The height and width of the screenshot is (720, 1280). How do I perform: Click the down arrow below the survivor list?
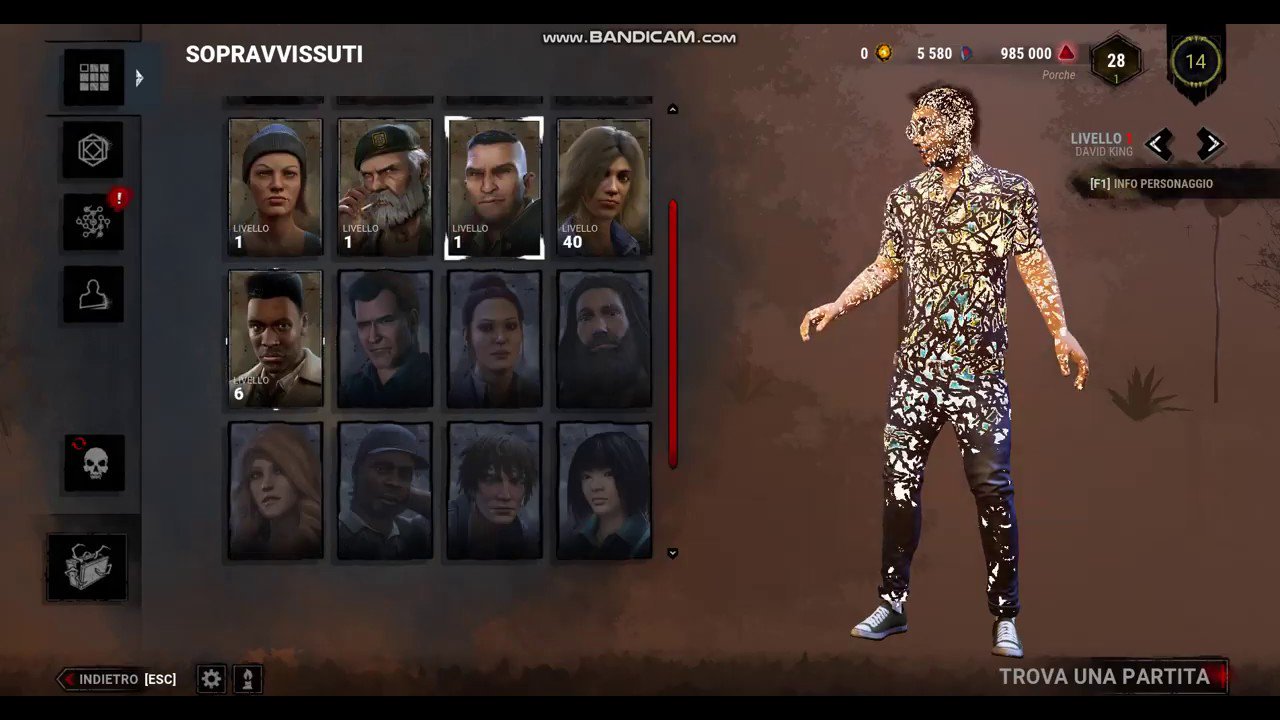(672, 552)
